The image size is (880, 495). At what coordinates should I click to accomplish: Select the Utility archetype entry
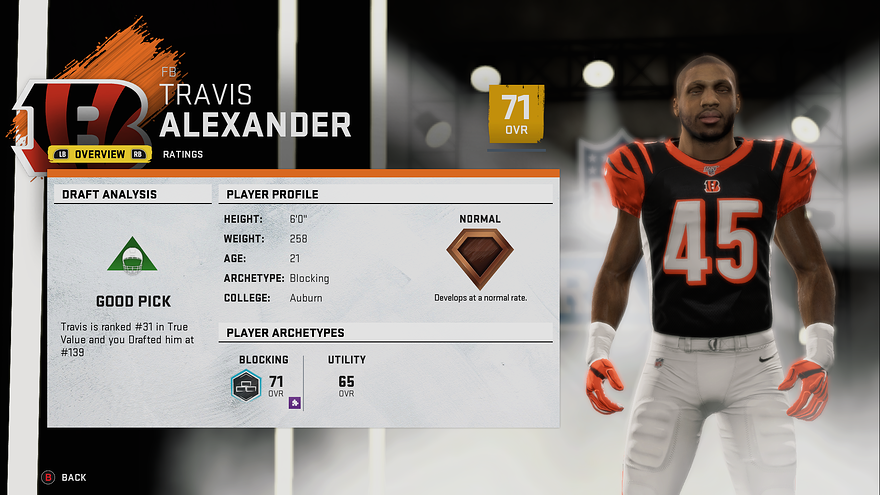(x=347, y=375)
